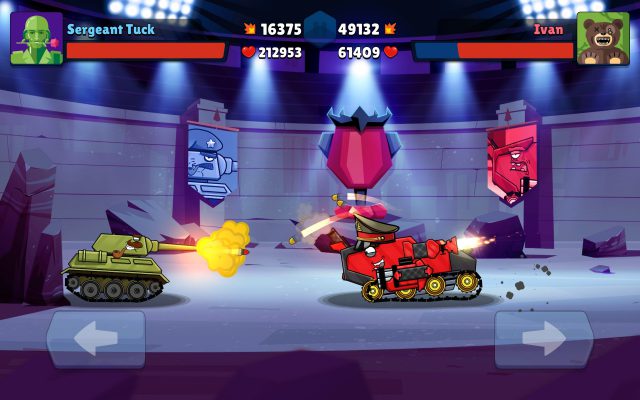Viewport: 640px width, 400px height.
Task: Select Ivan's bear avatar
Action: coord(602,39)
